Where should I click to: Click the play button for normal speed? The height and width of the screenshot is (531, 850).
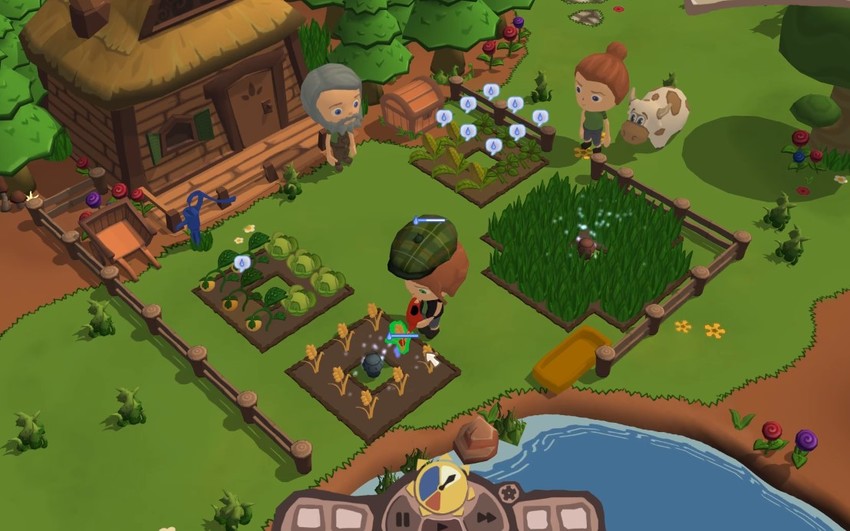[444, 525]
